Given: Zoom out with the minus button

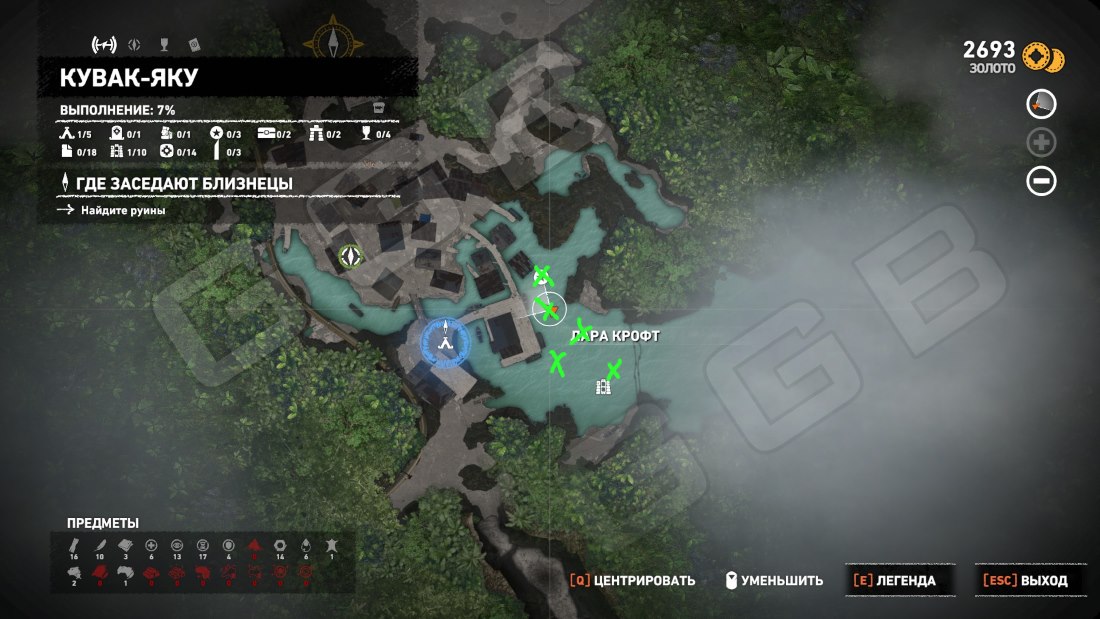Looking at the screenshot, I should point(1041,182).
